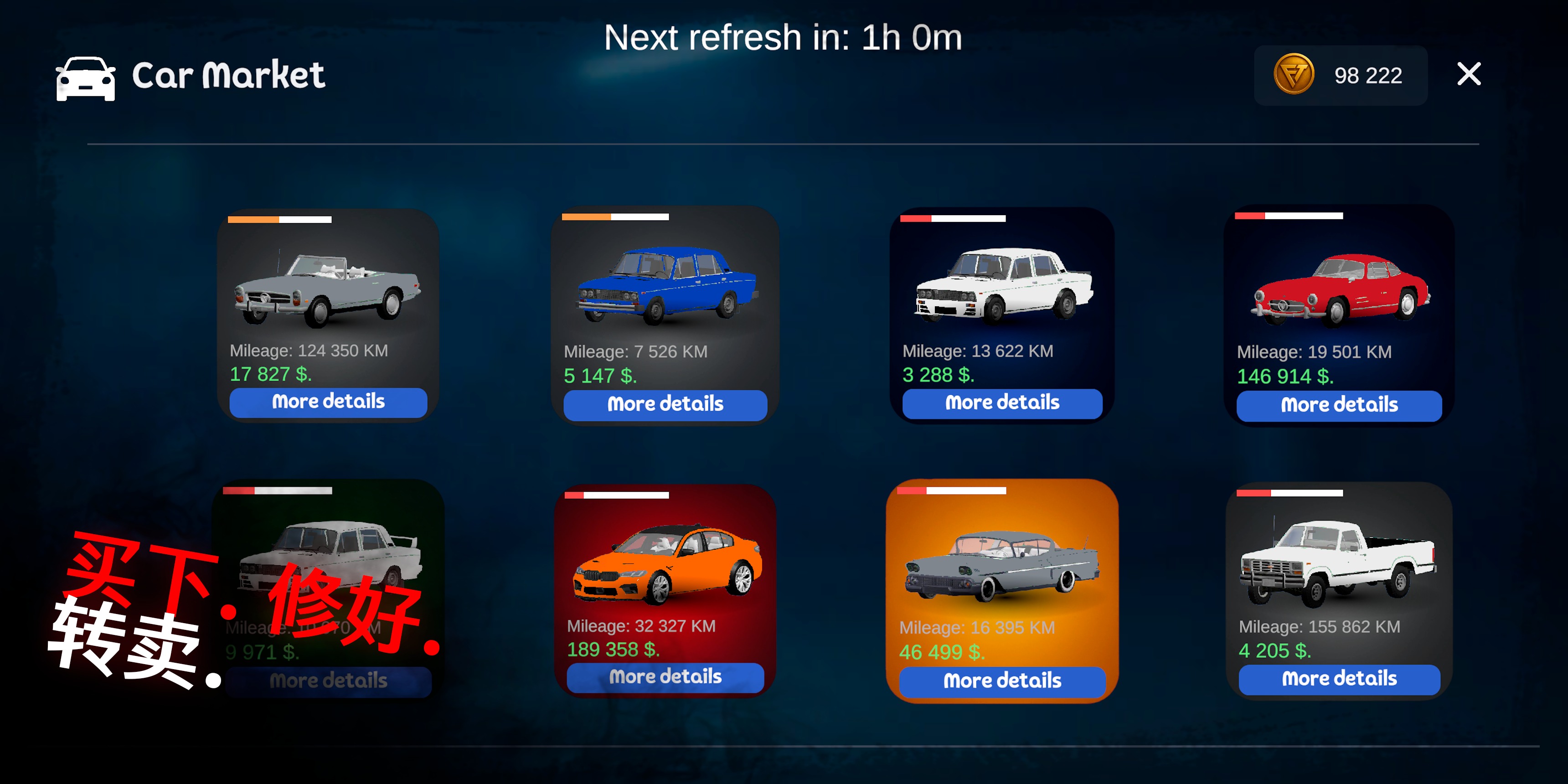Close the Car Market window
Viewport: 1568px width, 784px height.
tap(1469, 74)
